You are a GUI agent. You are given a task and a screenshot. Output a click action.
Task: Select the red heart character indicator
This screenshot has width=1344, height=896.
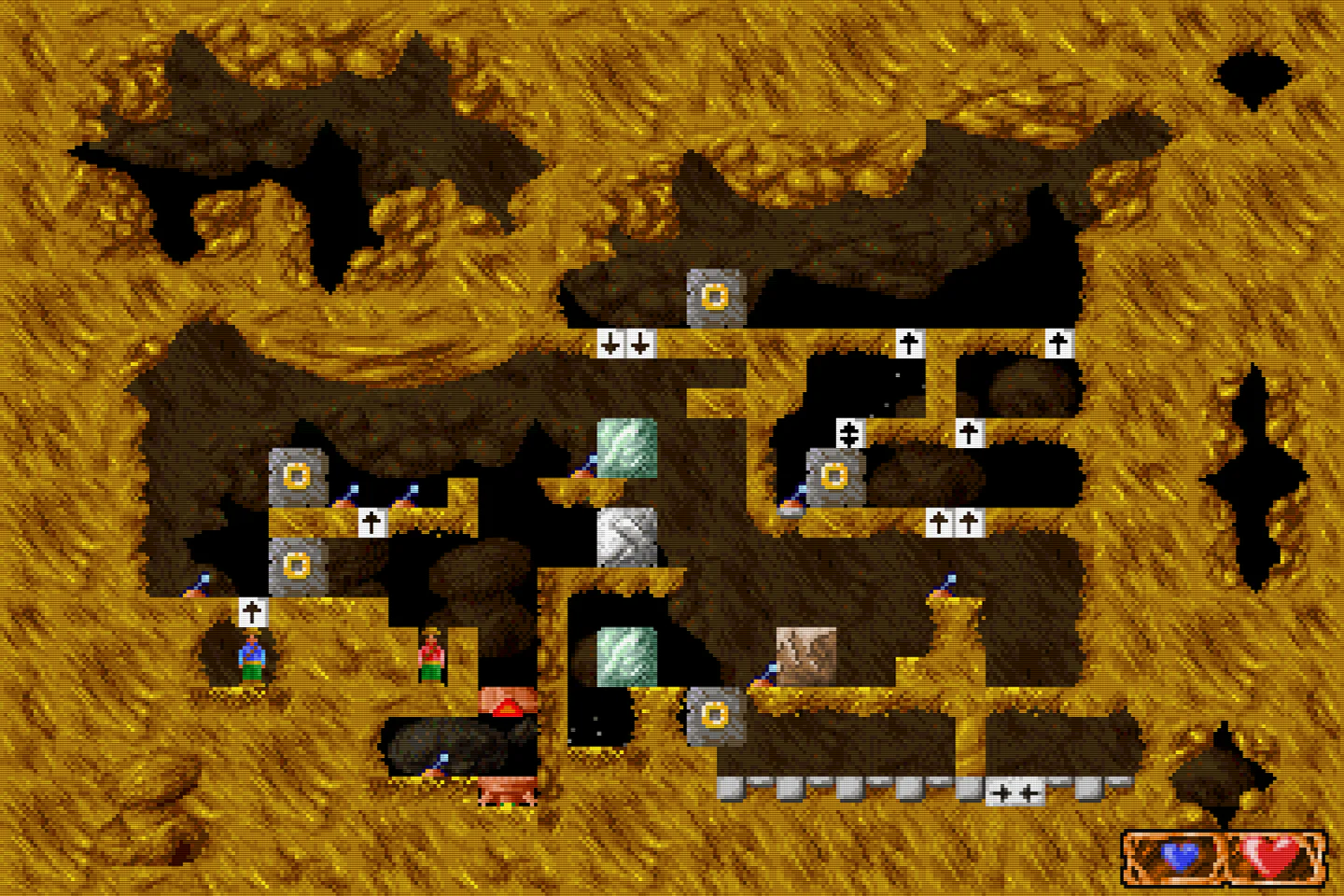tap(1275, 853)
